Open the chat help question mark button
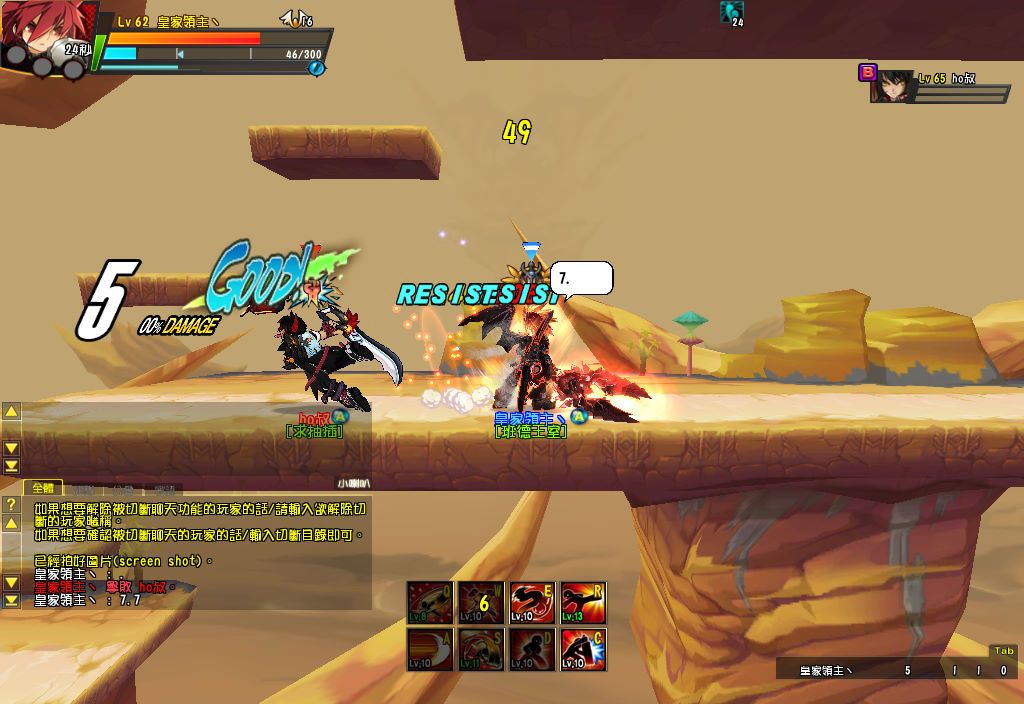This screenshot has height=704, width=1024. click(11, 505)
